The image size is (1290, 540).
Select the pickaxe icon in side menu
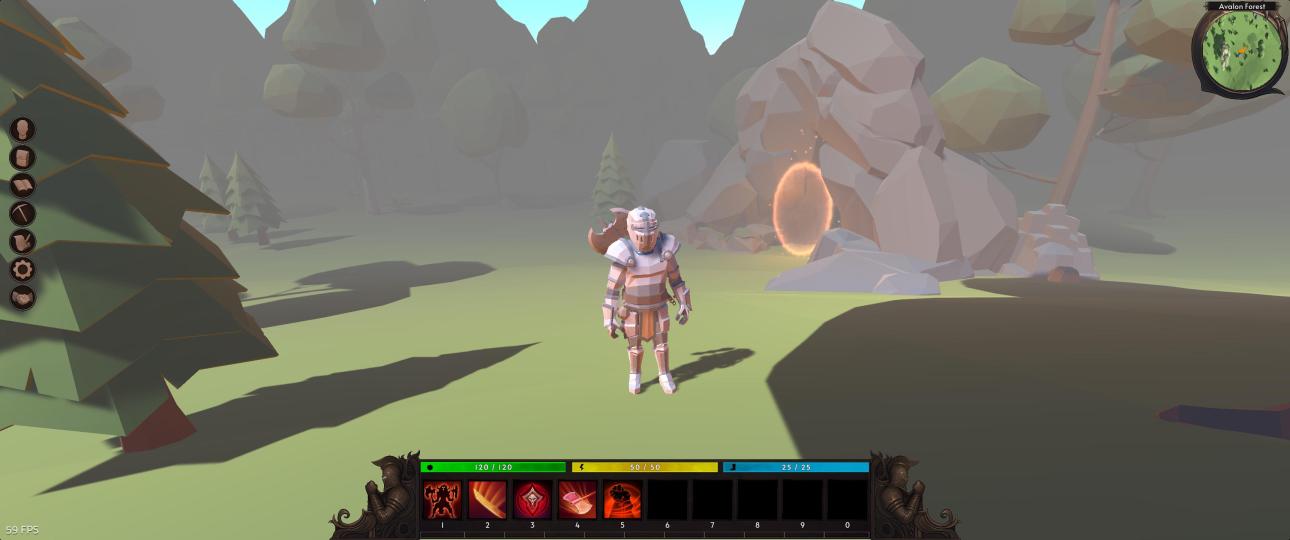23,213
